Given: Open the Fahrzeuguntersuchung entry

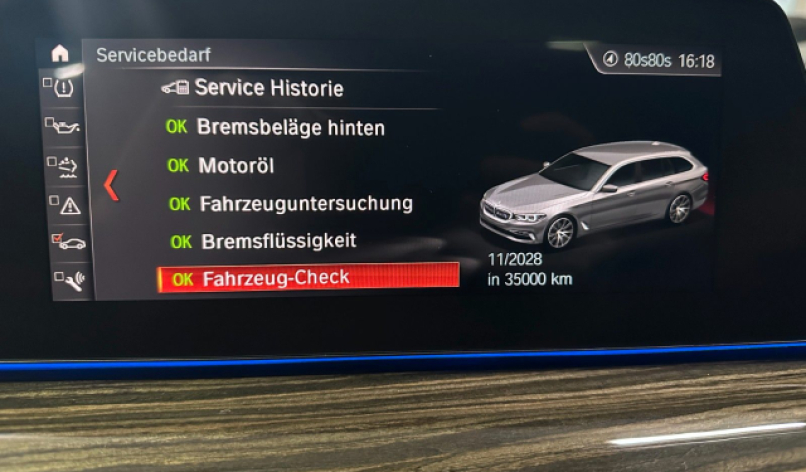Looking at the screenshot, I should coord(291,204).
